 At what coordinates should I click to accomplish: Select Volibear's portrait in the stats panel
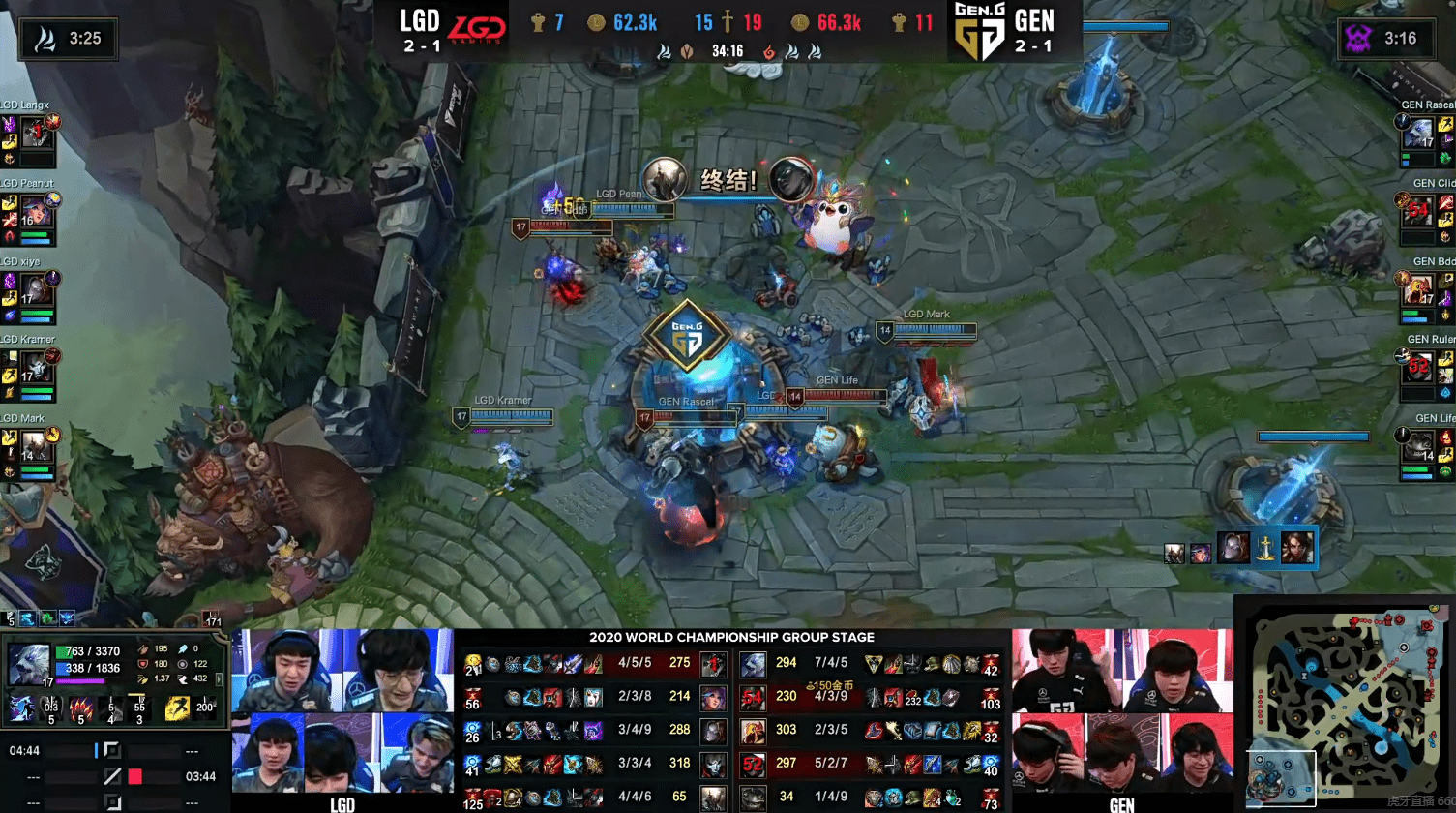[x=28, y=664]
